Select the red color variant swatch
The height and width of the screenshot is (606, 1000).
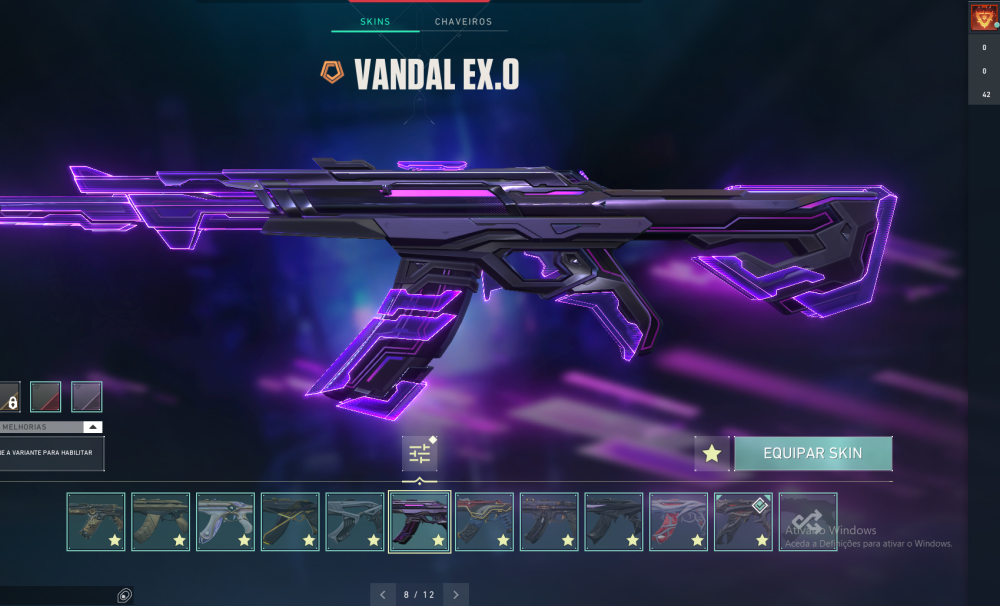point(45,397)
